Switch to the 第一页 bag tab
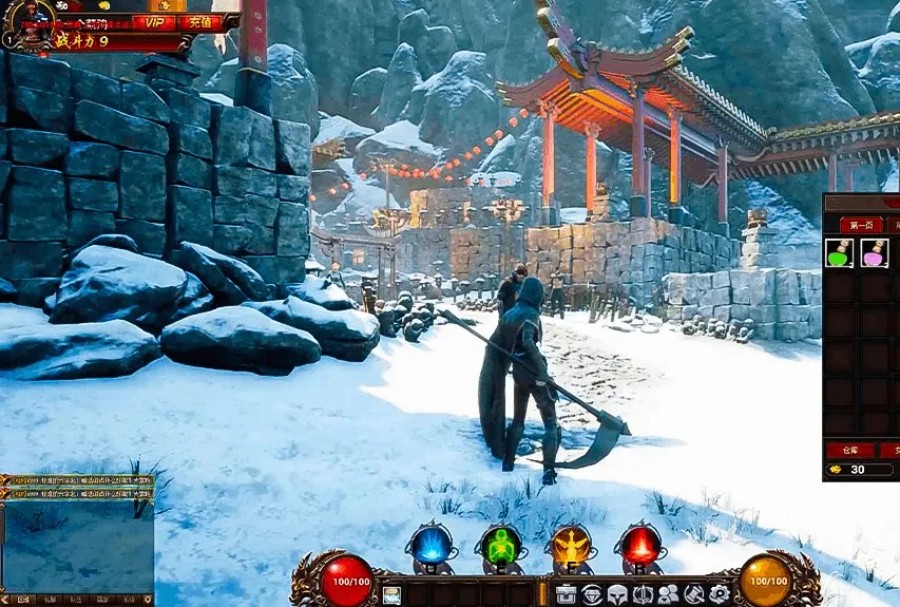Viewport: 900px width, 607px height. coord(861,224)
